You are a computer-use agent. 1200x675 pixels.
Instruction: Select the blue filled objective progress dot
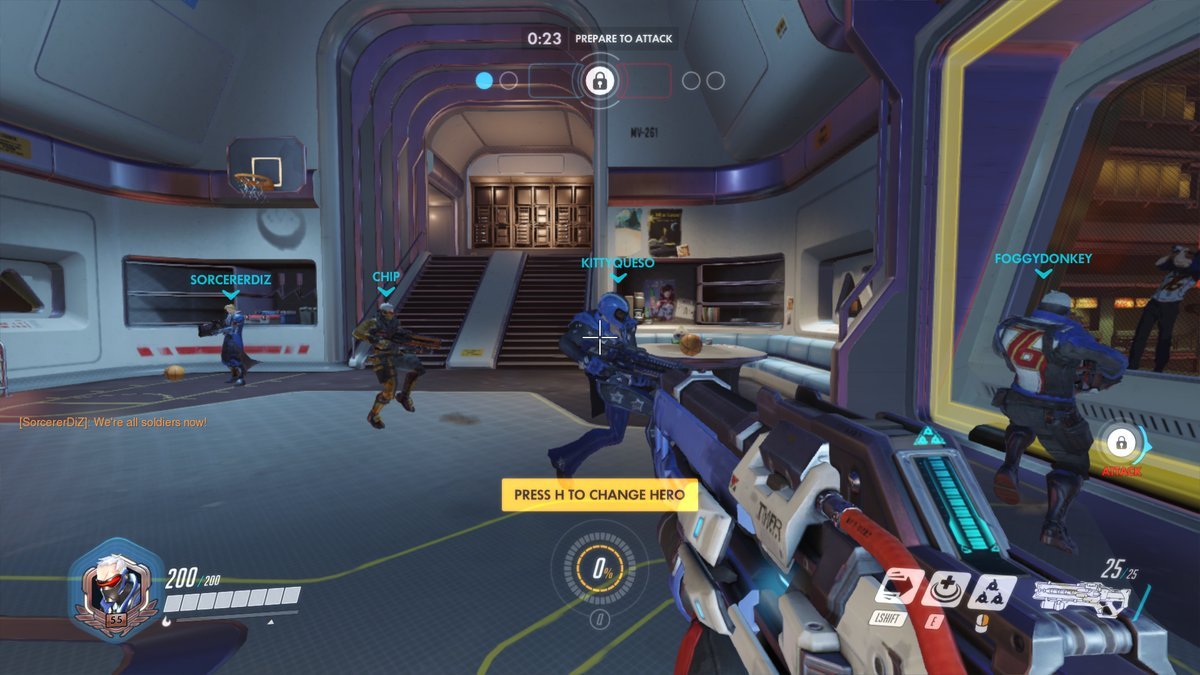(x=484, y=80)
